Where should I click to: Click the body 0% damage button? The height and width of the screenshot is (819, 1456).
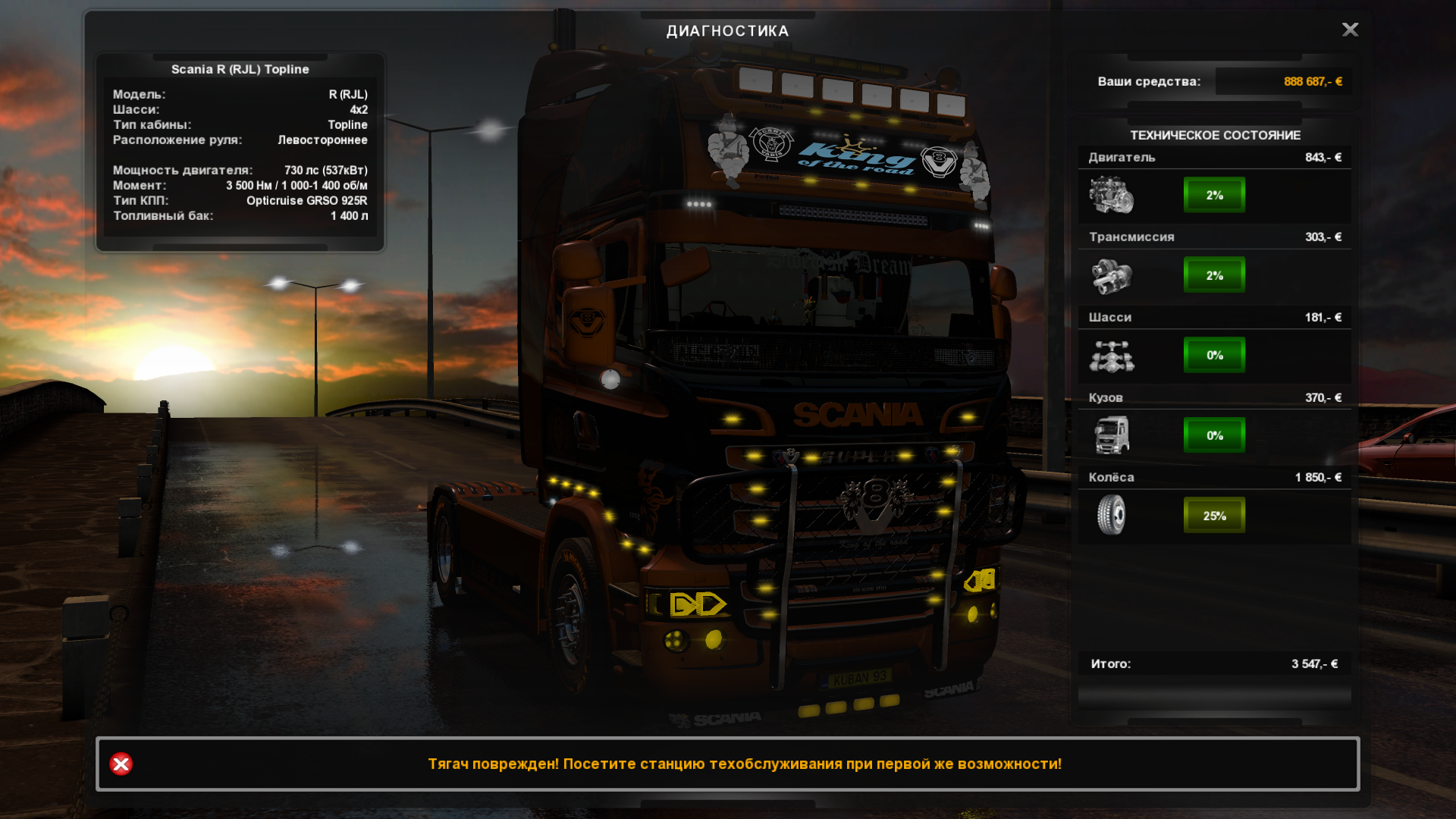(x=1214, y=435)
